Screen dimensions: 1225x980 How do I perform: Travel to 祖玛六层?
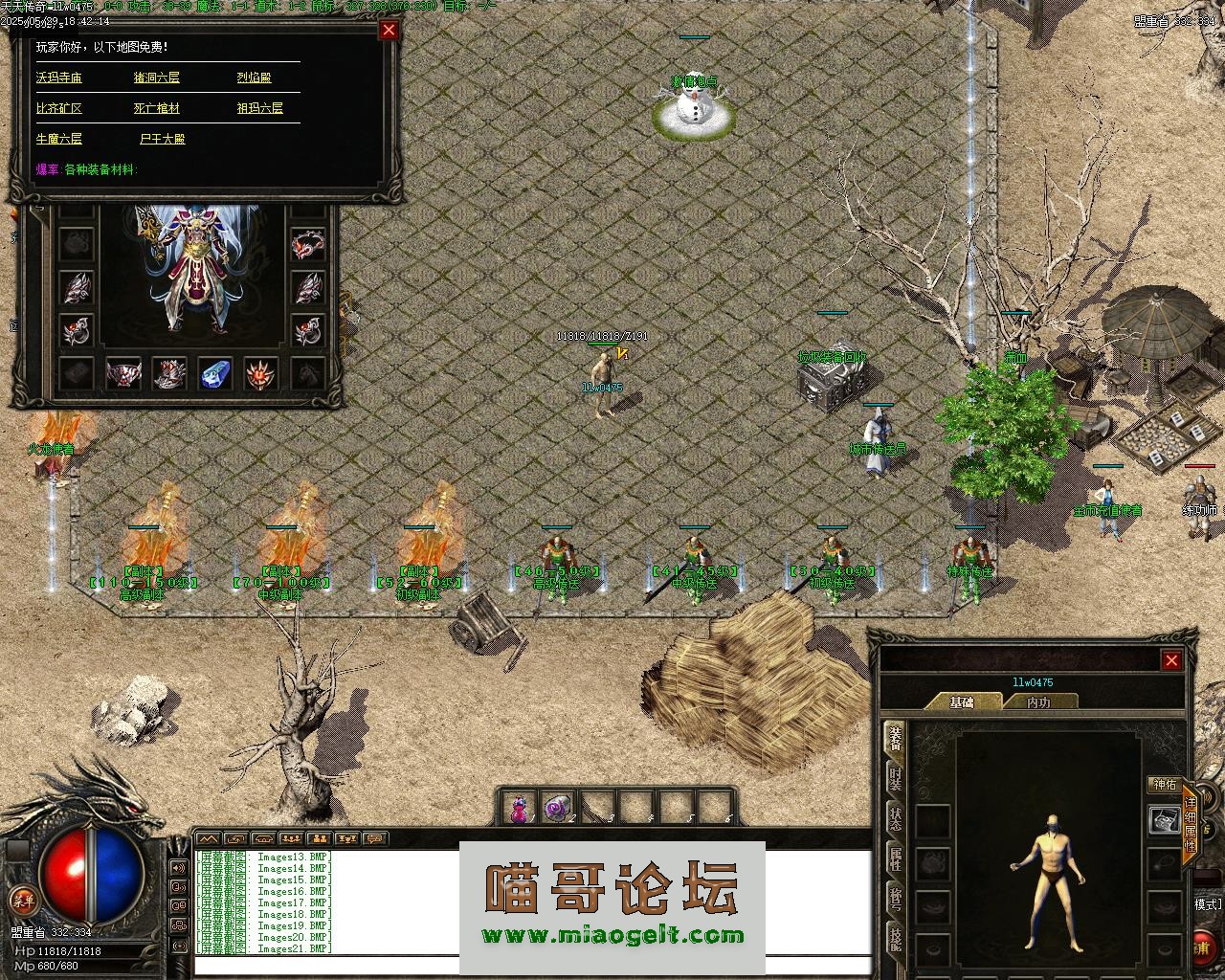[x=260, y=108]
